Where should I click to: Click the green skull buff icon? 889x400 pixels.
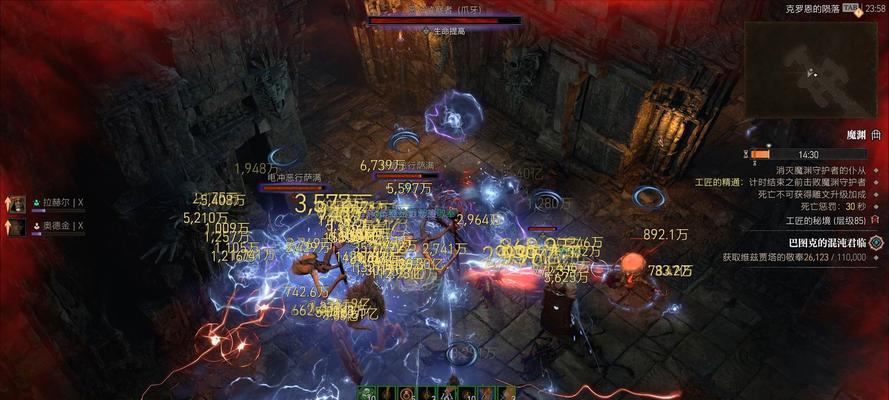368,392
